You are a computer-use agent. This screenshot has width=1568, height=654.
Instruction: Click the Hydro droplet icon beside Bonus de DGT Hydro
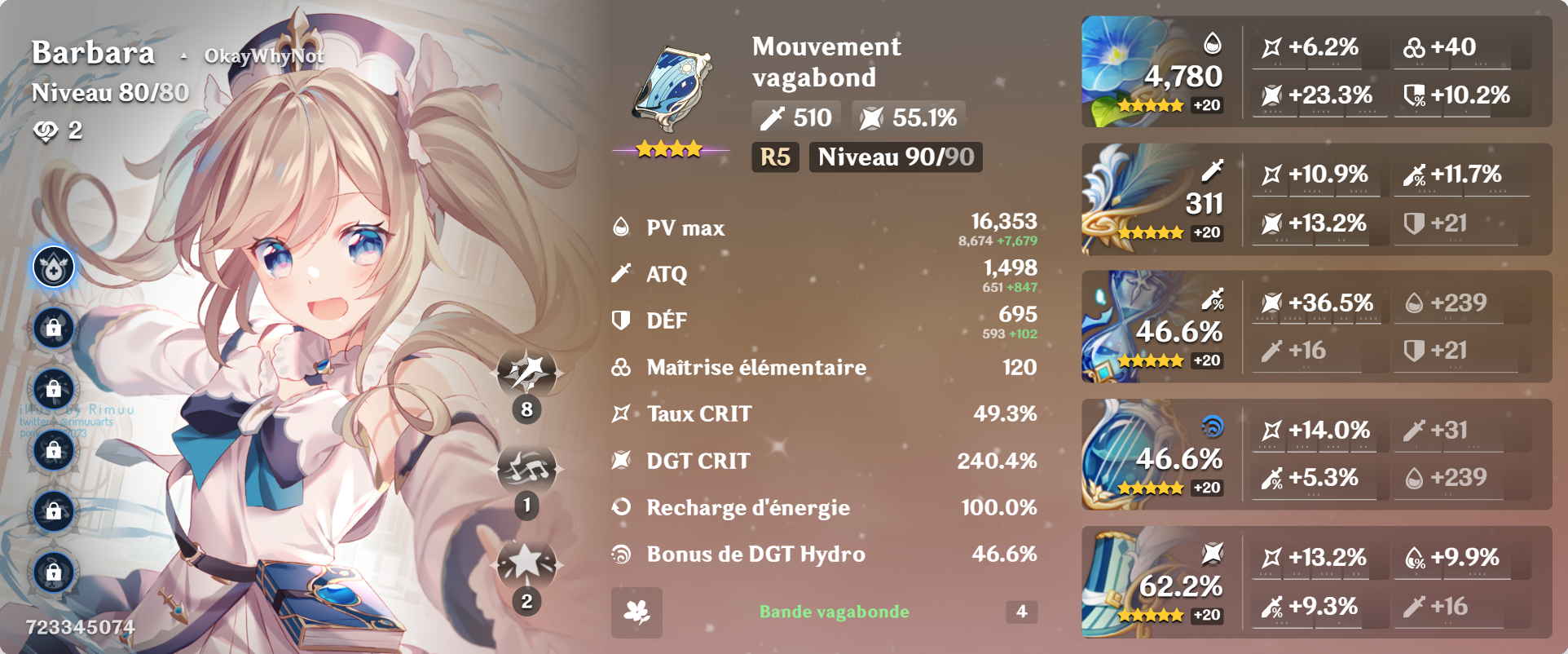(x=623, y=554)
